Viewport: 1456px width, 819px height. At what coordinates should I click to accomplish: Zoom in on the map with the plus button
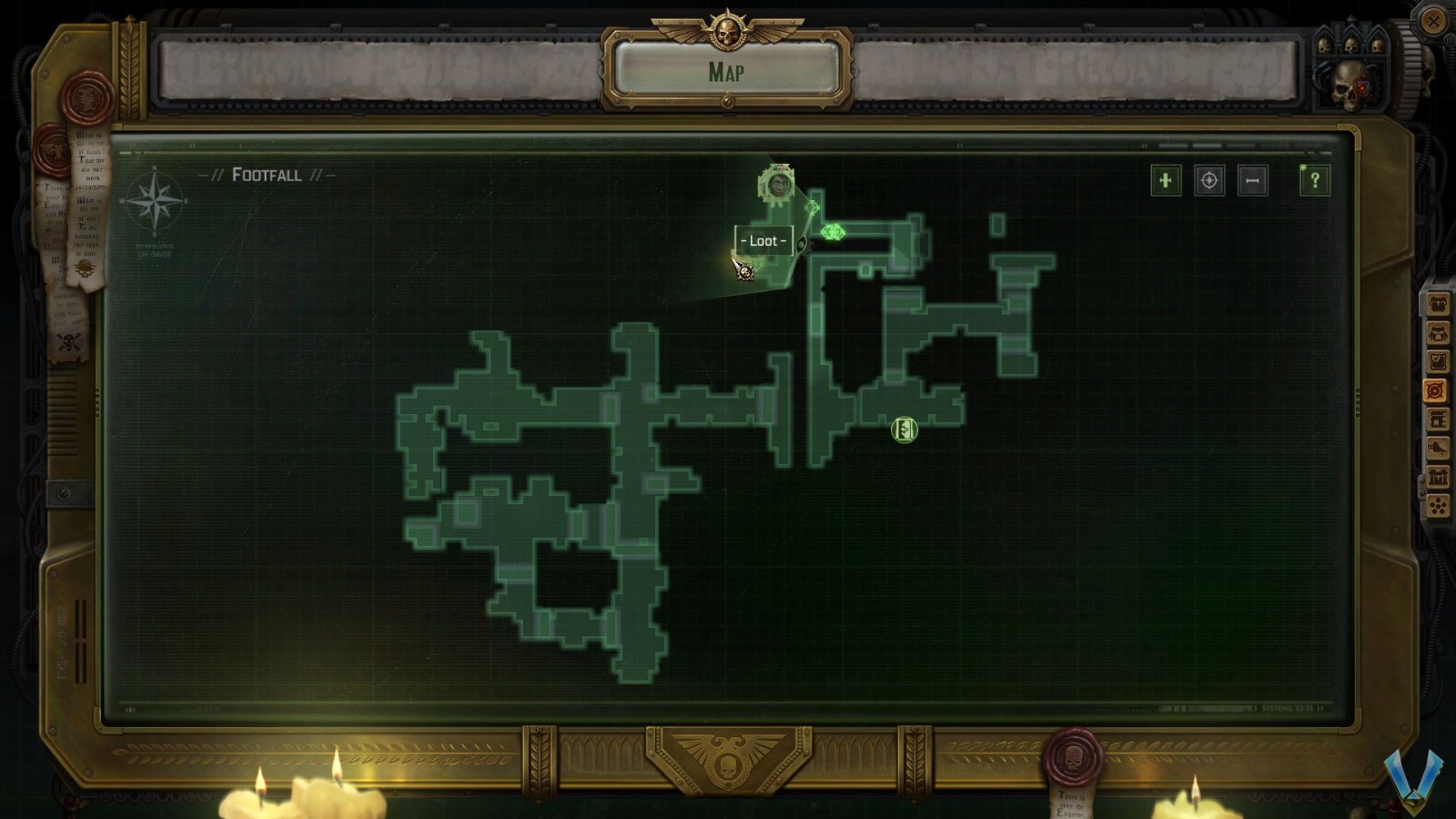pyautogui.click(x=1165, y=181)
